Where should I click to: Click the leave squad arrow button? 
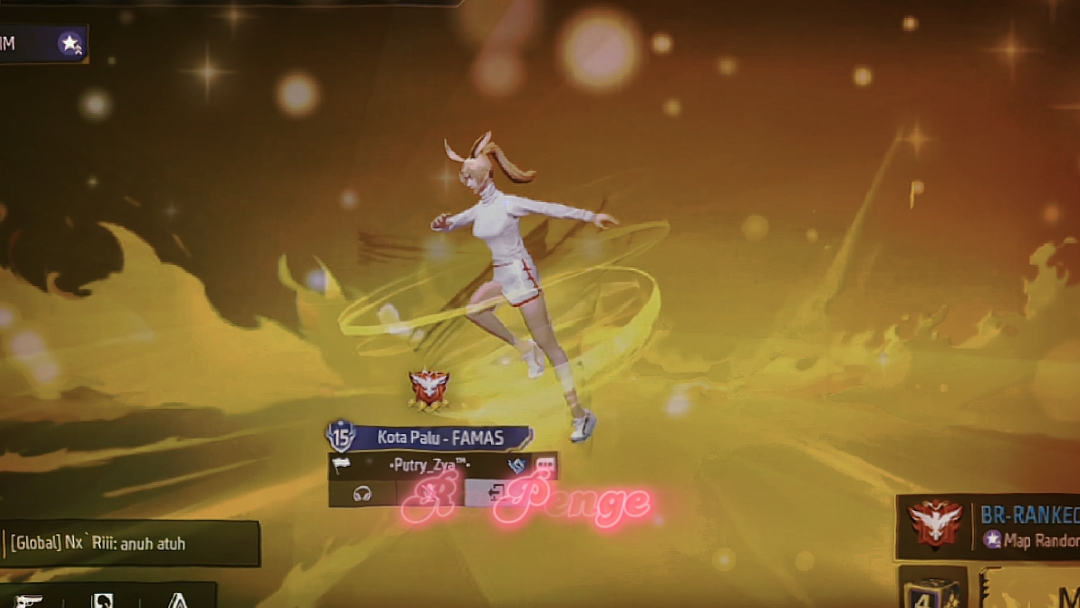click(x=497, y=491)
